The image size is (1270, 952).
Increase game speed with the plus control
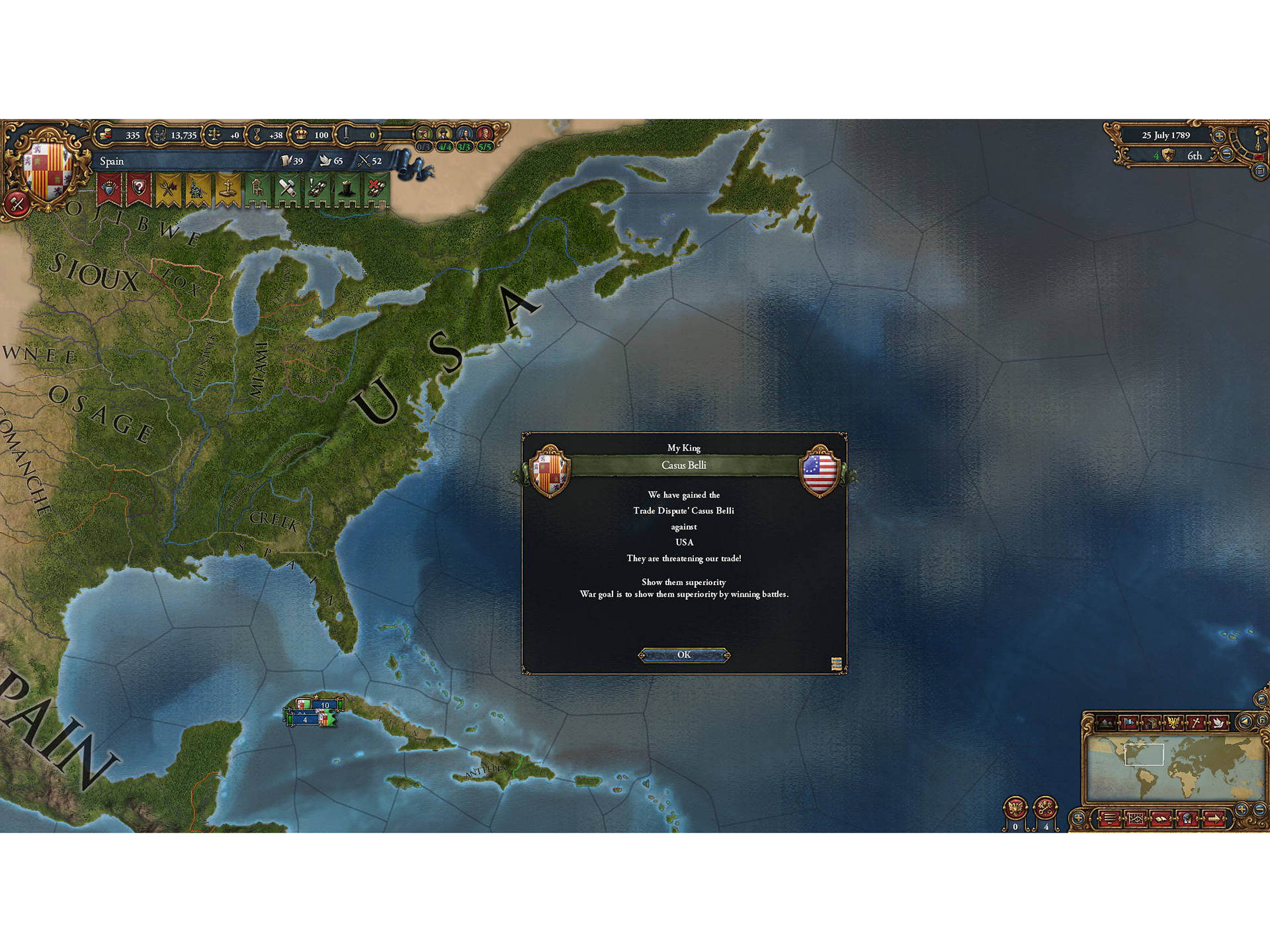click(x=1219, y=137)
